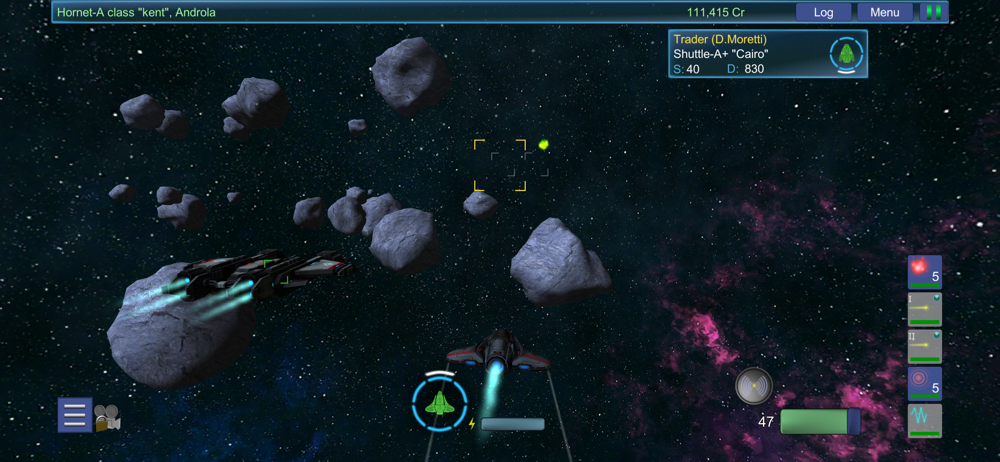Pause the game with the green bars button
This screenshot has width=1000, height=462.
click(x=934, y=13)
